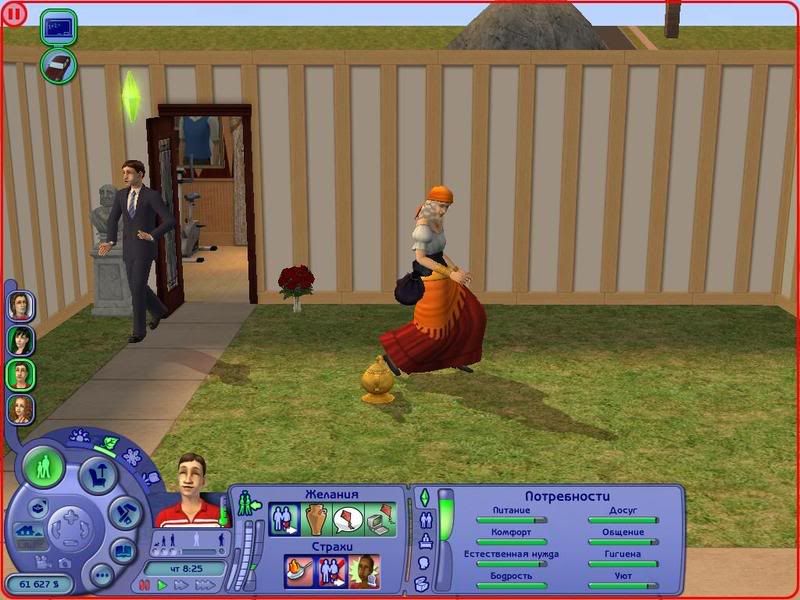Viewport: 800px width, 600px height.
Task: Switch to Live mode button
Action: coord(45,468)
